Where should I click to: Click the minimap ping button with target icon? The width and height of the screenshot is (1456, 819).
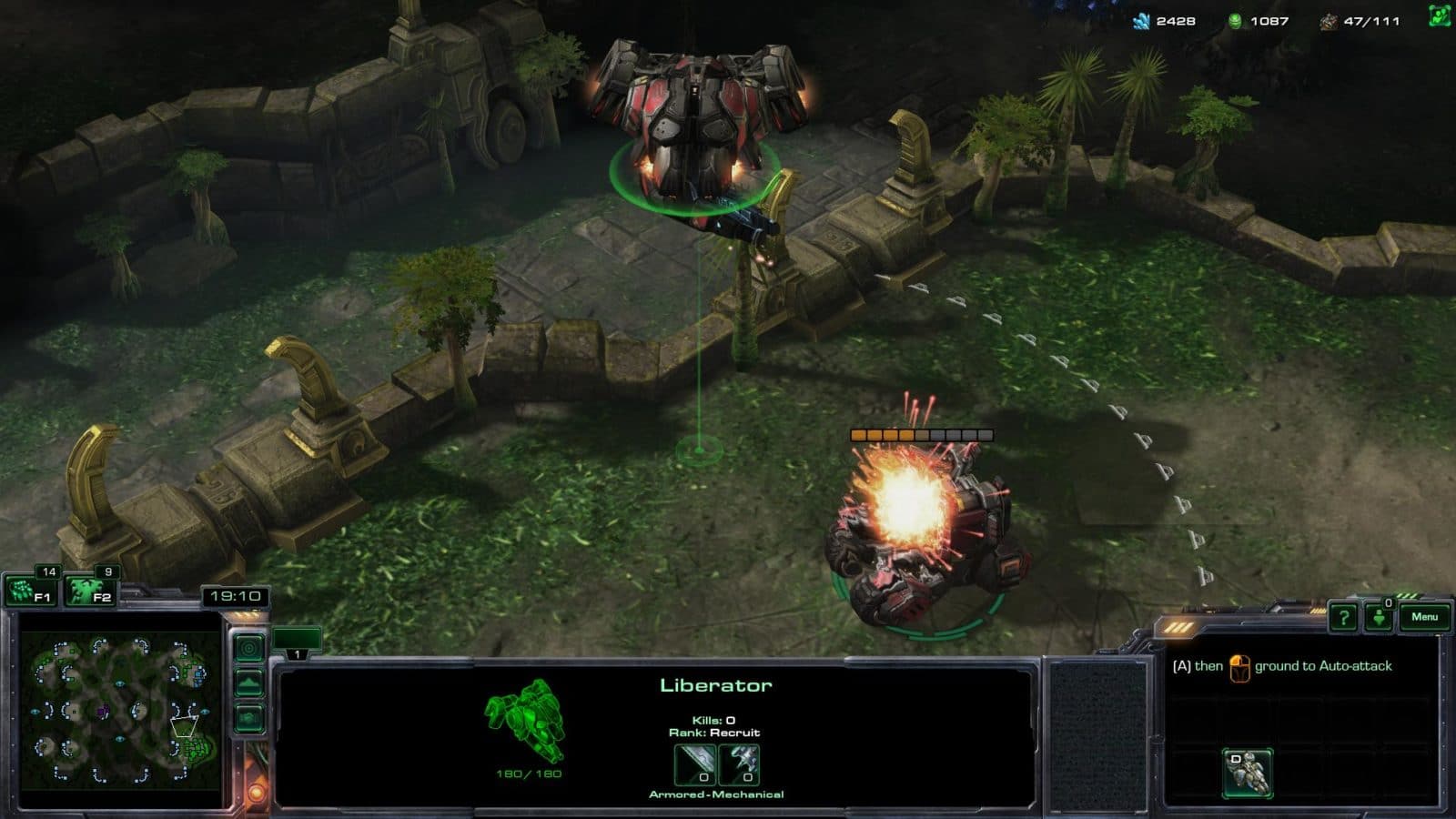[x=249, y=648]
